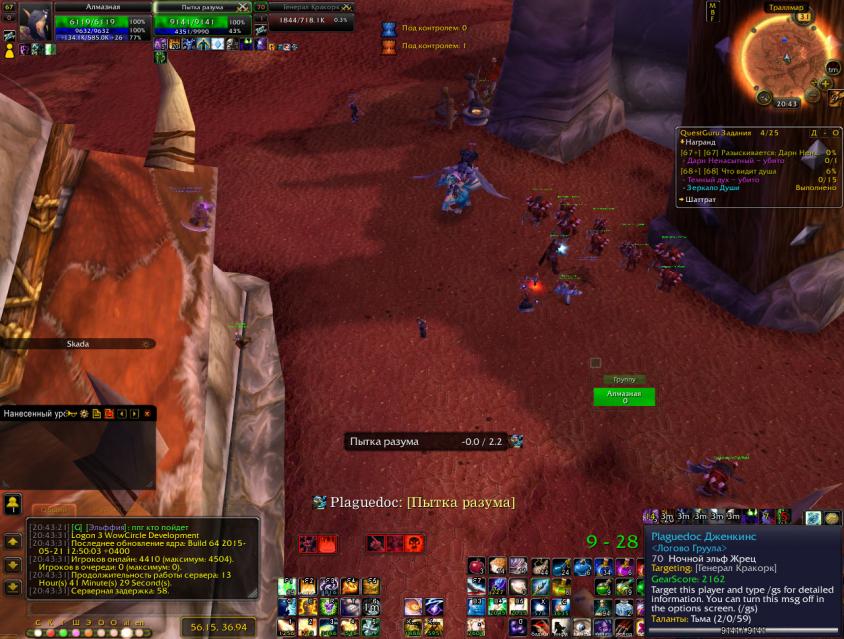Screen dimensions: 844x639
Task: Expand the Награнд quest zone header
Action: pos(699,141)
